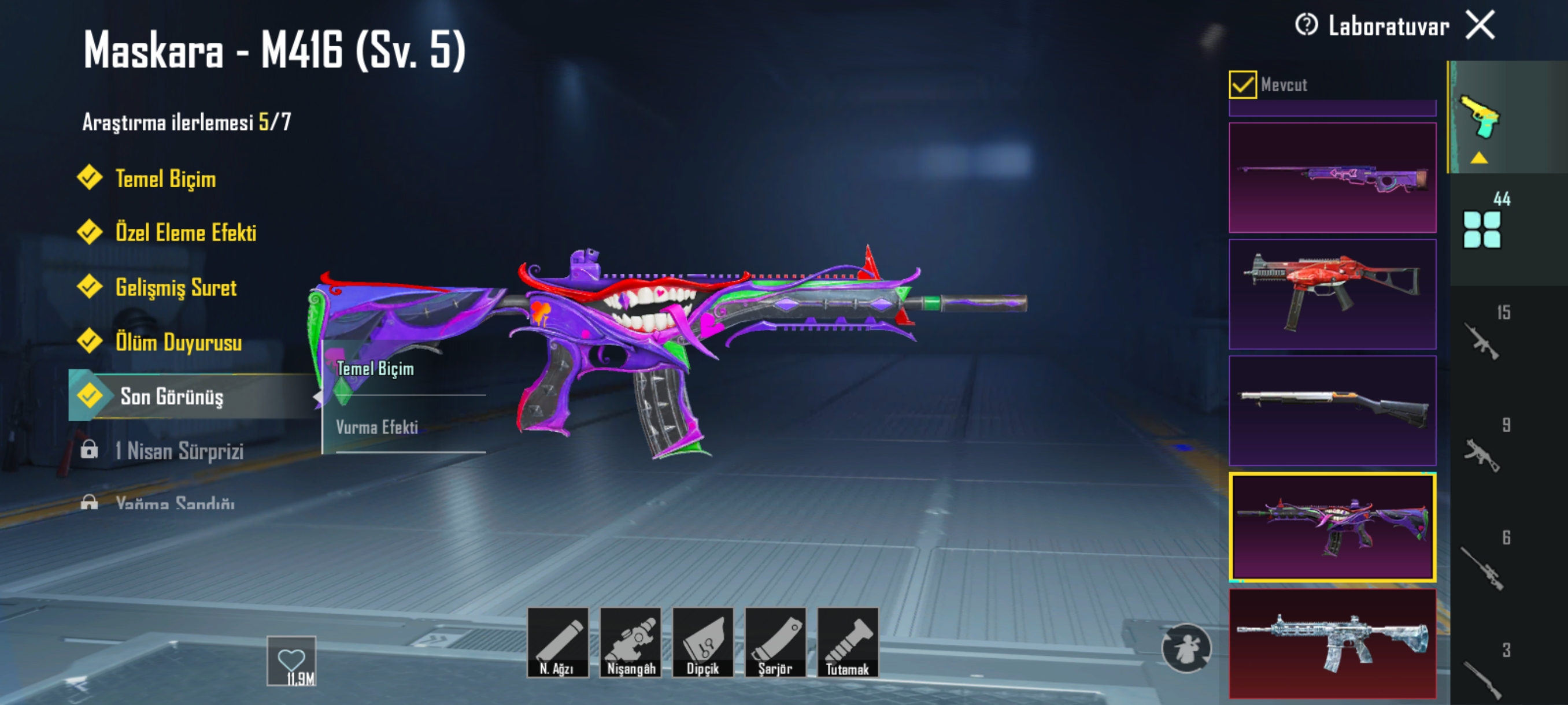The height and width of the screenshot is (705, 1568).
Task: Open the Şarjör attachment slot
Action: coord(775,643)
